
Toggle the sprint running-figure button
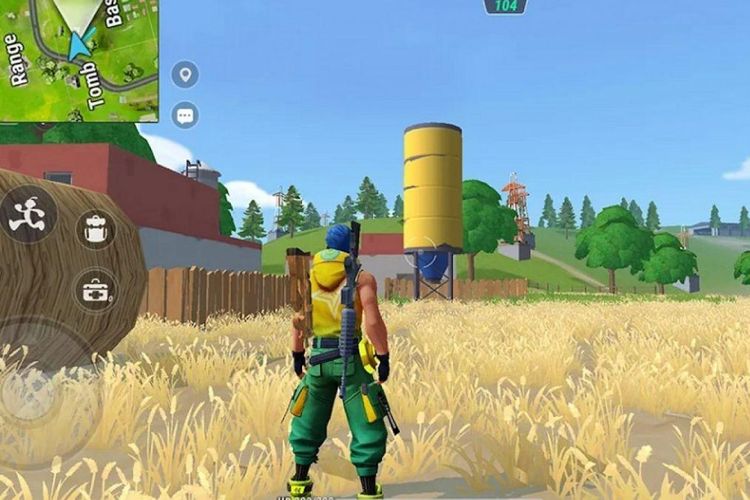(x=26, y=215)
